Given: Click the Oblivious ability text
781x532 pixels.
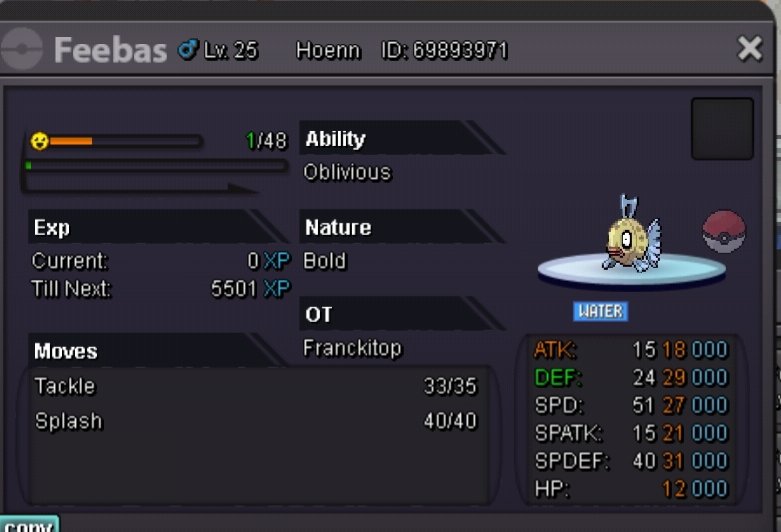Looking at the screenshot, I should click(347, 172).
